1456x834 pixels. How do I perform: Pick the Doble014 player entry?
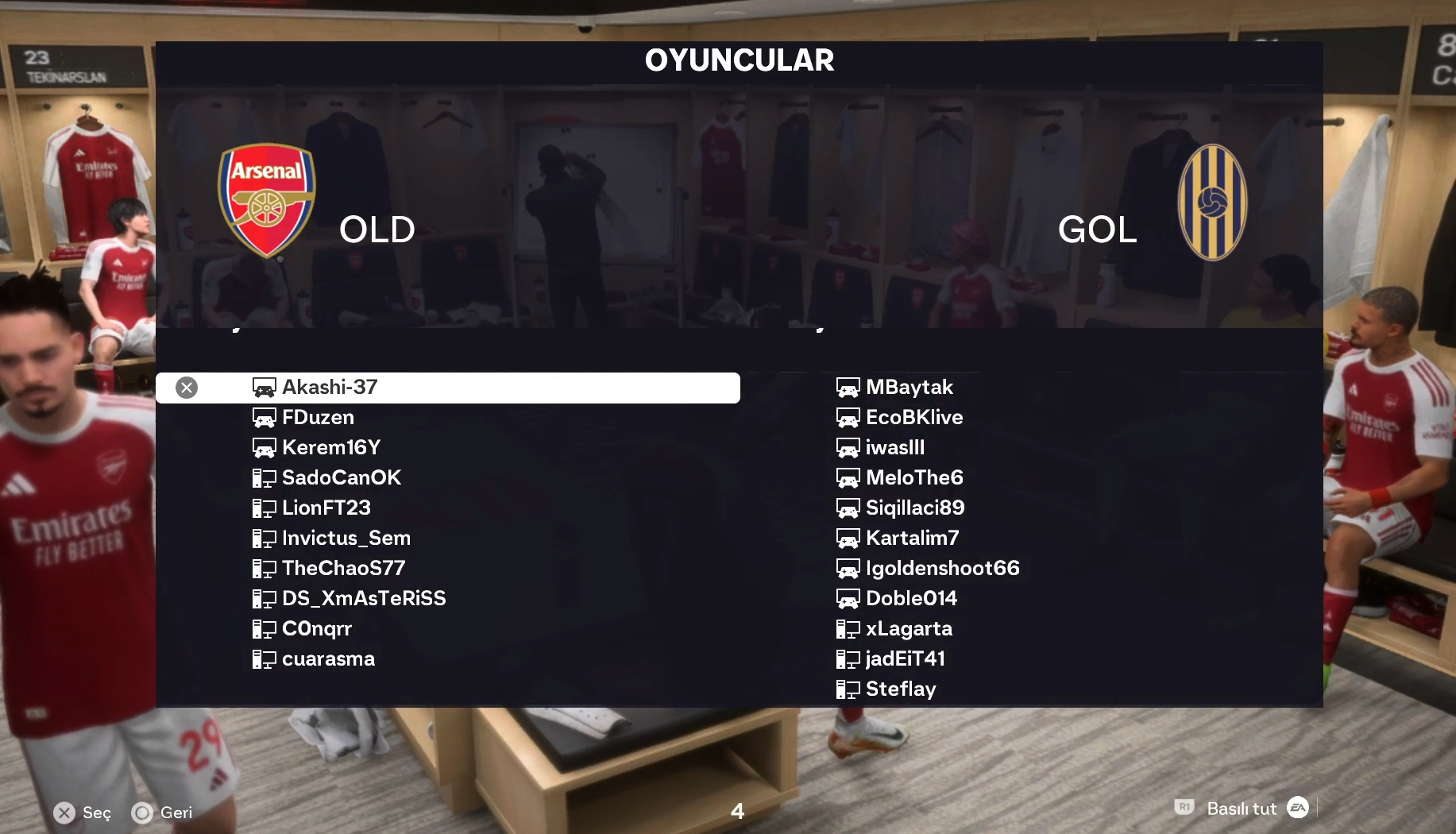911,599
